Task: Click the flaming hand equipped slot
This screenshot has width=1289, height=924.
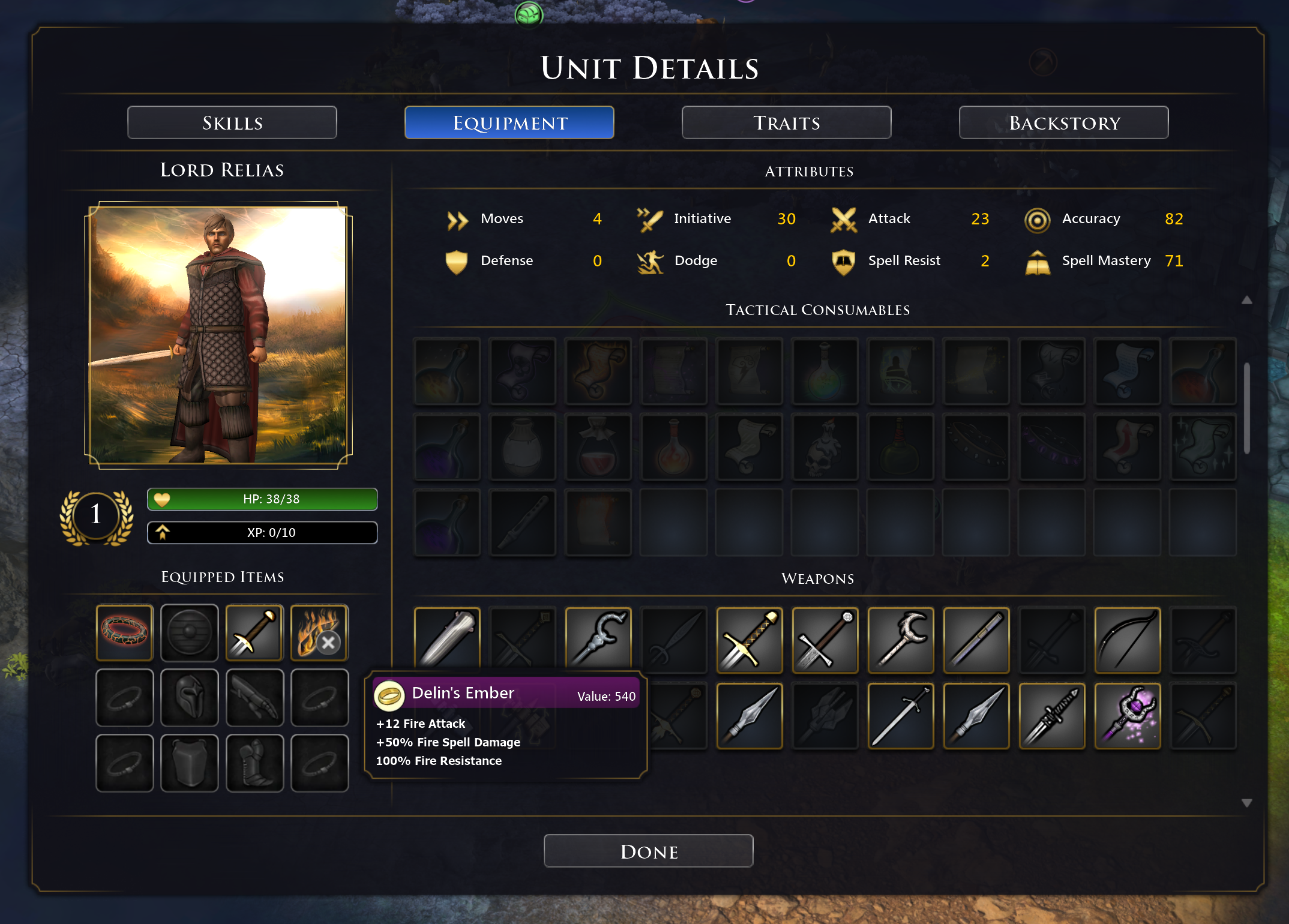Action: pyautogui.click(x=319, y=633)
